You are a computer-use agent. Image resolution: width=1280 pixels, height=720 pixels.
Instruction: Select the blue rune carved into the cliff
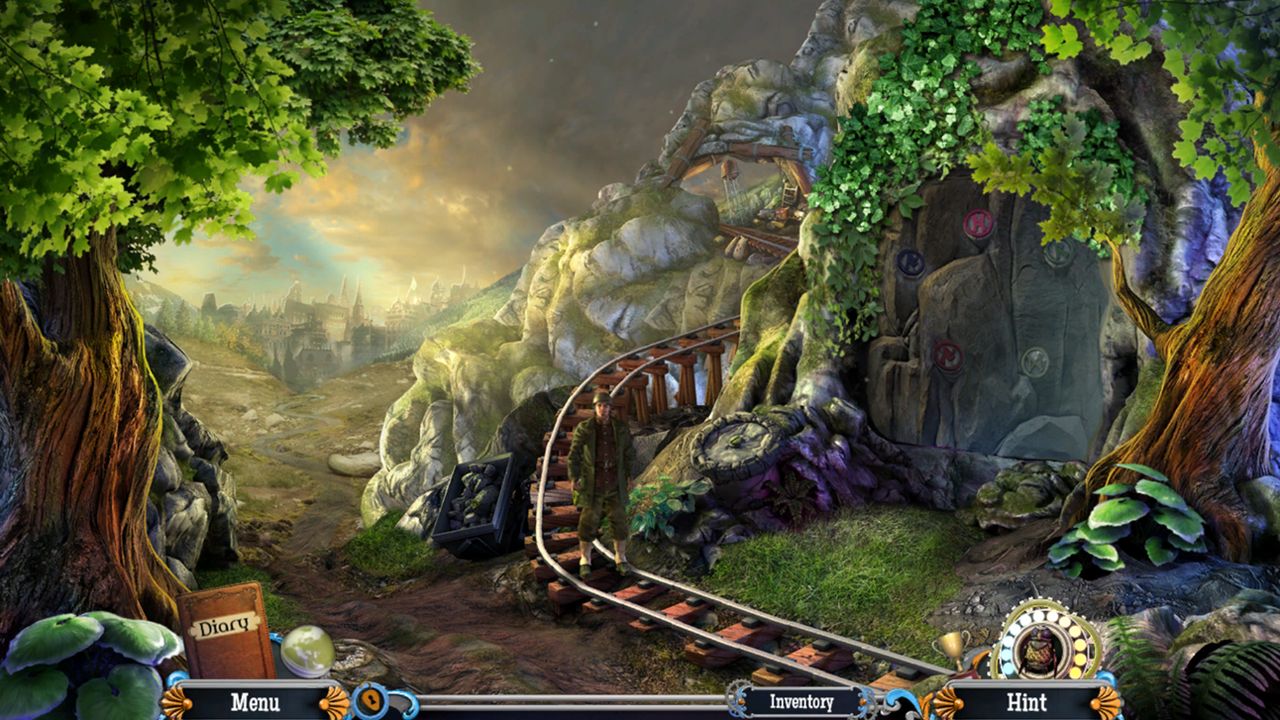coord(910,262)
